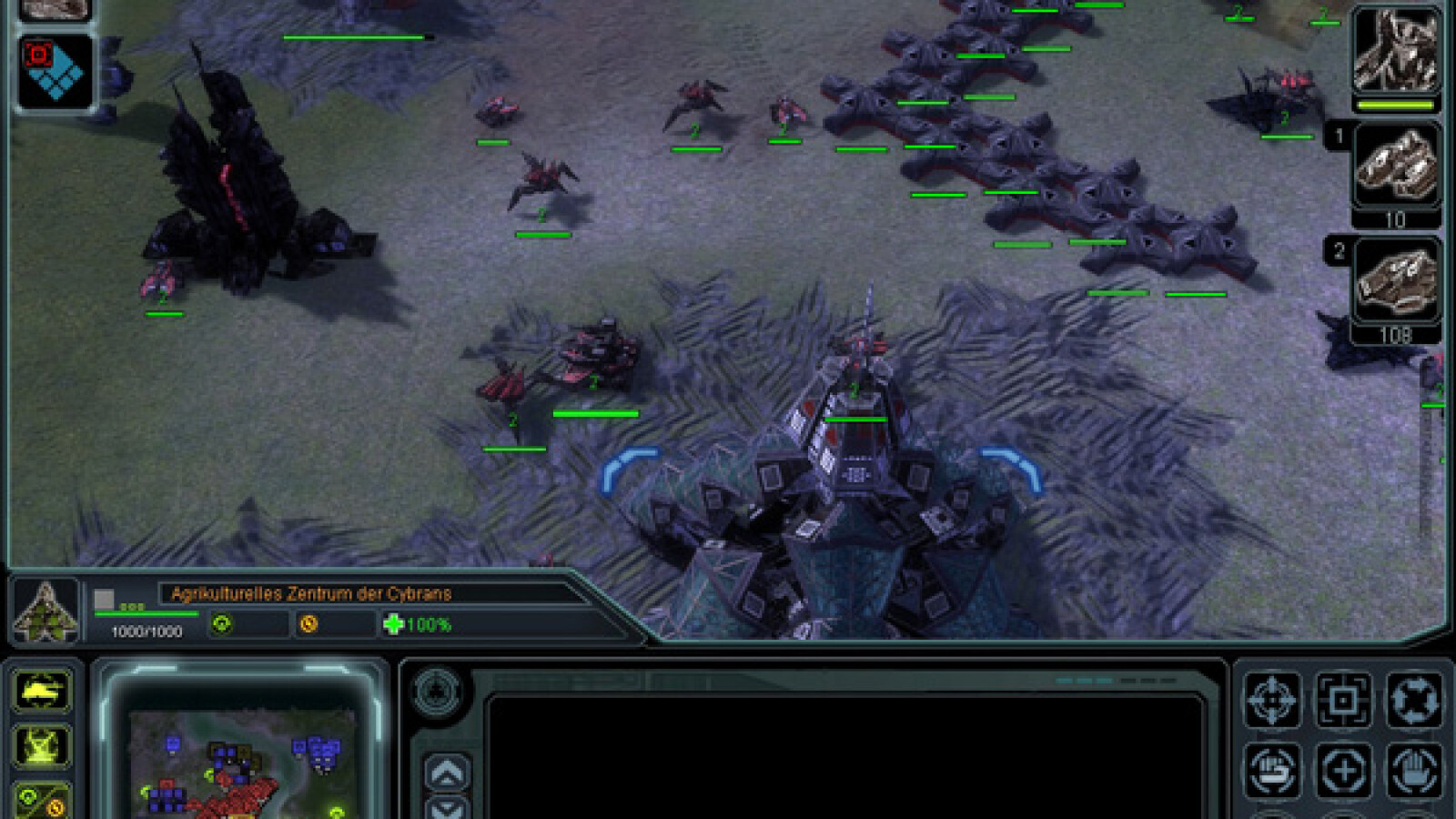Activate the square crosshair attack order button

(x=1343, y=700)
